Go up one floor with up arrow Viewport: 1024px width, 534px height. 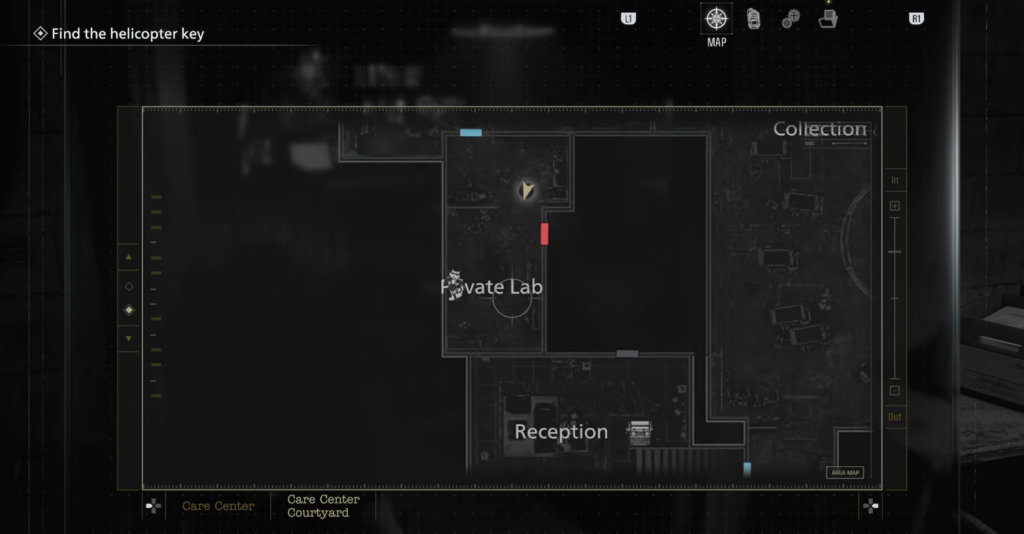pyautogui.click(x=128, y=258)
